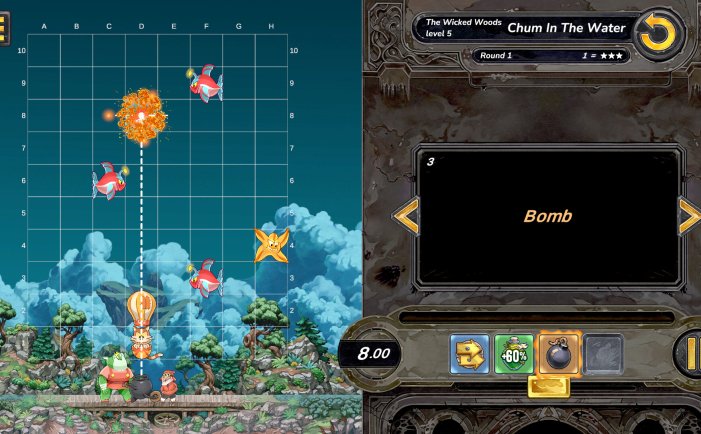Click the pause button
The image size is (701, 434).
click(x=691, y=353)
